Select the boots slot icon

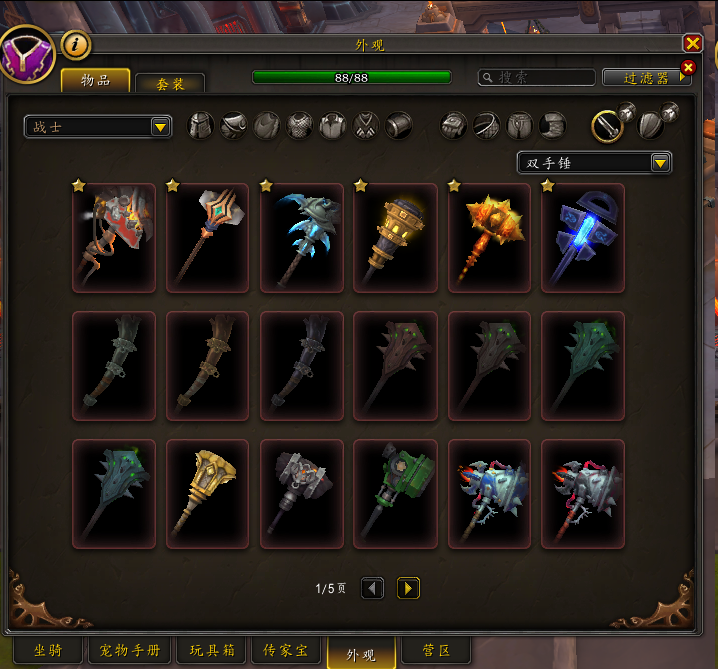tap(553, 125)
